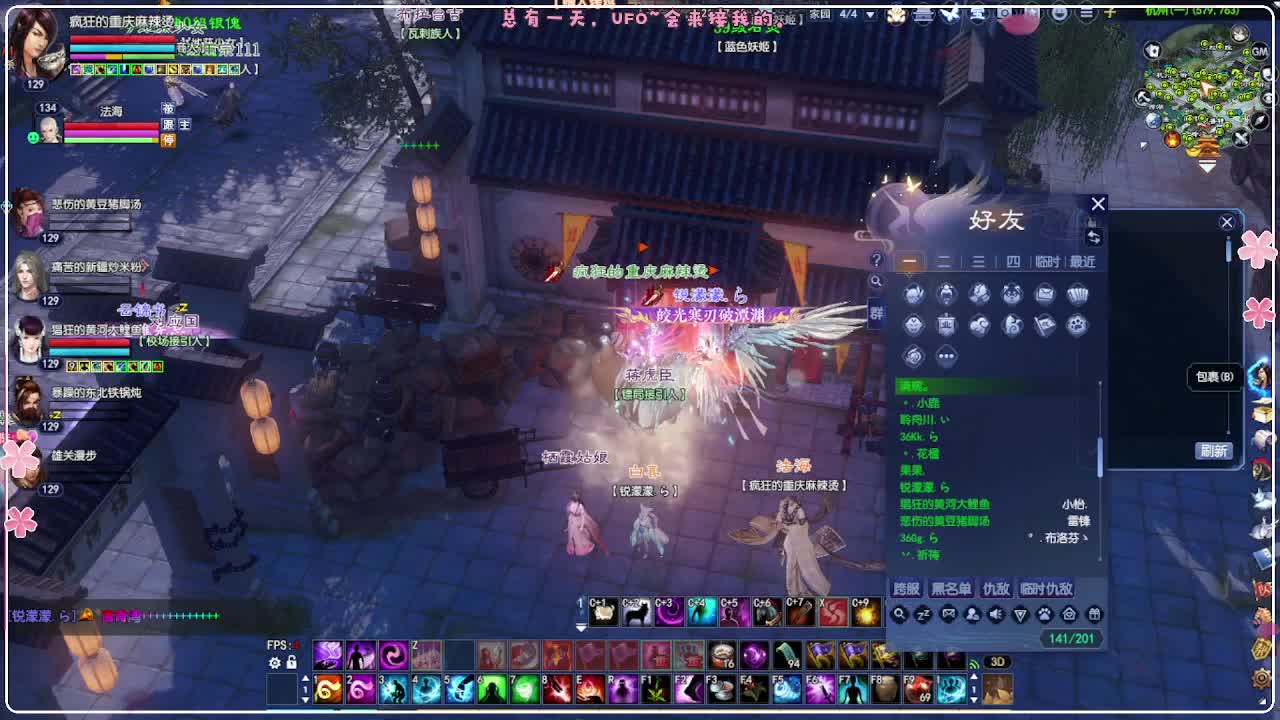1280x720 pixels.
Task: Toggle the lock icon next to FPS display
Action: (x=291, y=662)
